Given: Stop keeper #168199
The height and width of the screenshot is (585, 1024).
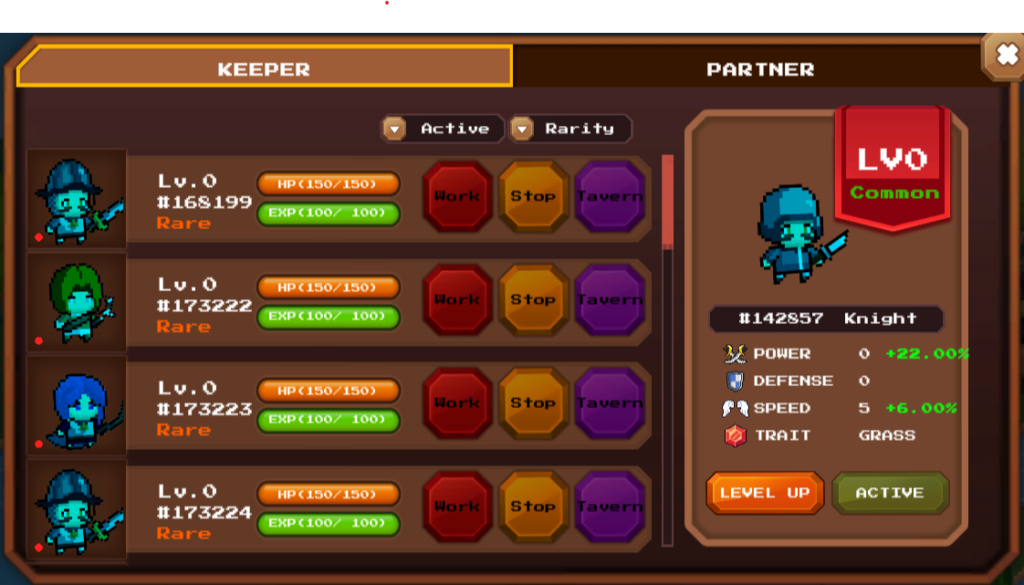Looking at the screenshot, I should click(x=533, y=197).
